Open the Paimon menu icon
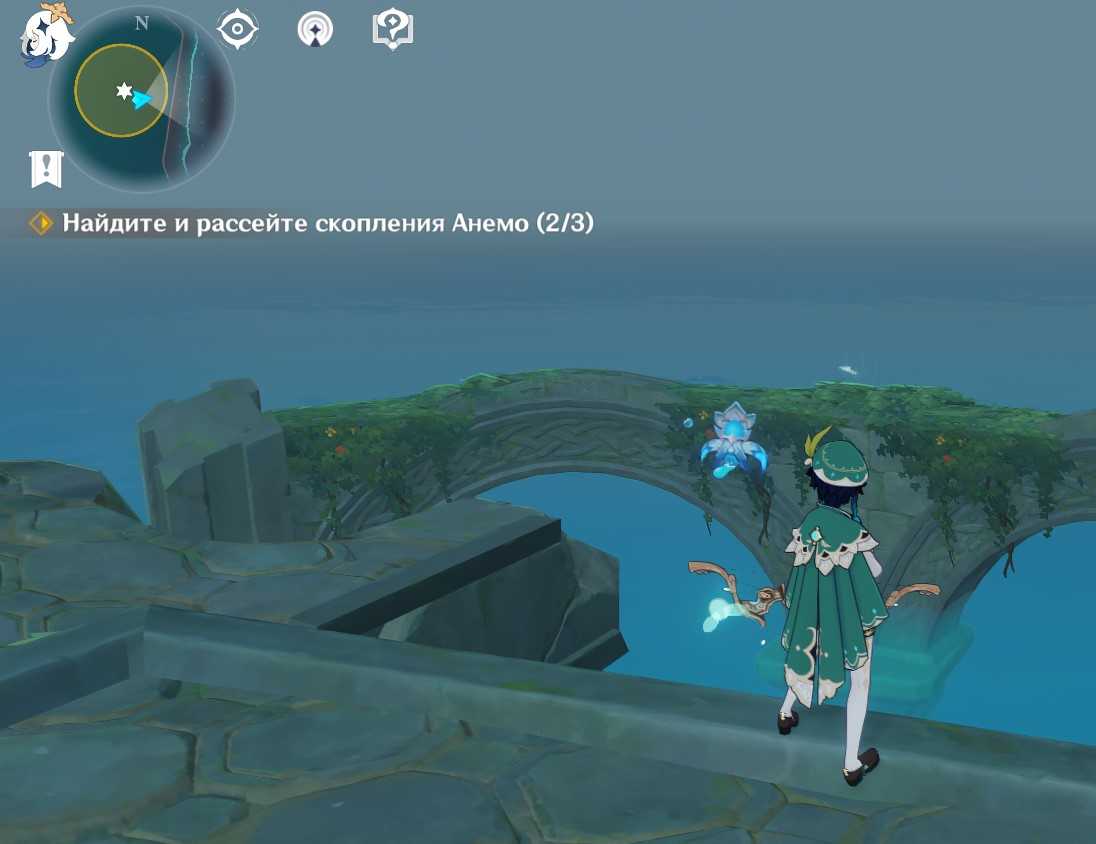 click(47, 35)
